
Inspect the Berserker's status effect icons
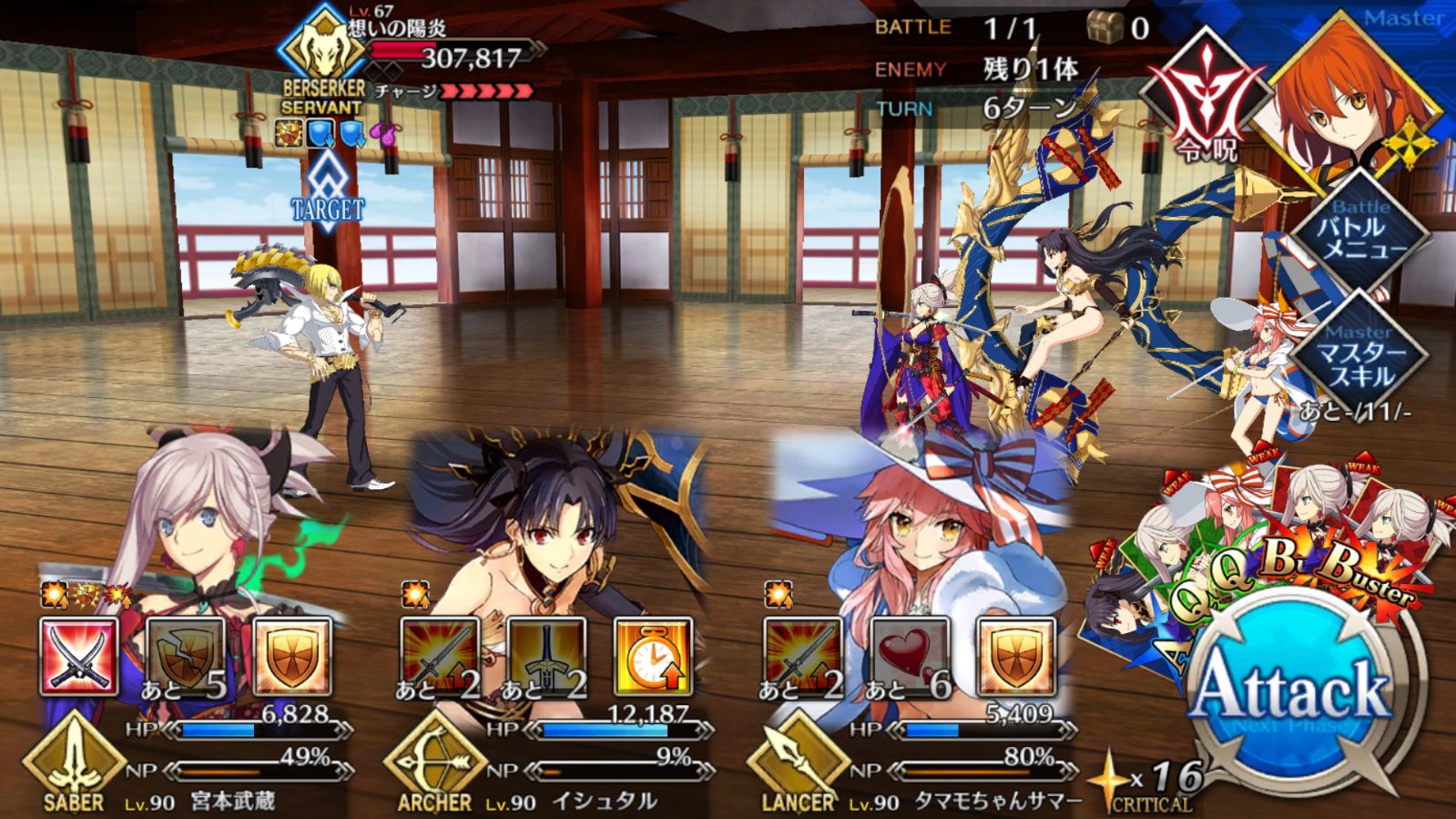[337, 135]
